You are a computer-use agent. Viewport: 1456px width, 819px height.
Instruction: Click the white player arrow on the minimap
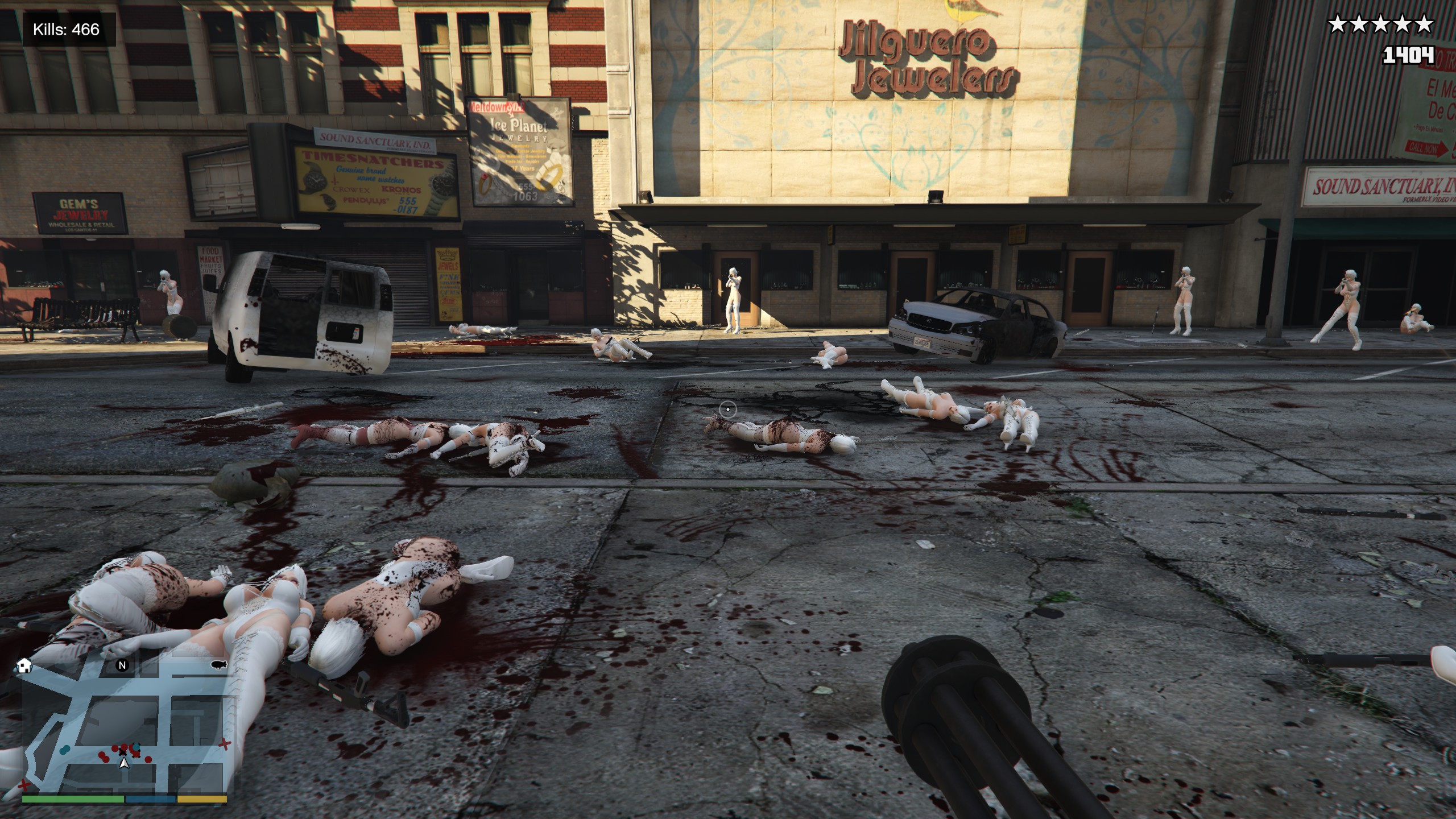[x=124, y=763]
